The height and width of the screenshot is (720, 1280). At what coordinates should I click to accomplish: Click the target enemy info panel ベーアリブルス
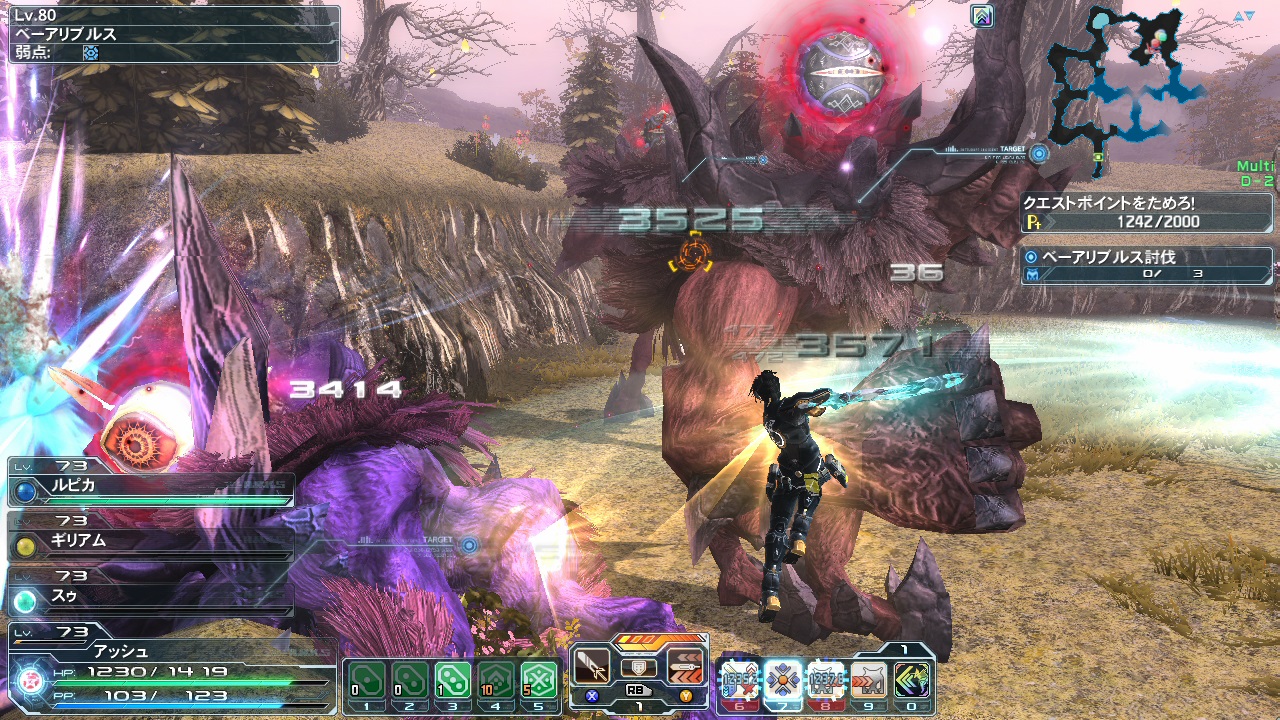pyautogui.click(x=172, y=34)
